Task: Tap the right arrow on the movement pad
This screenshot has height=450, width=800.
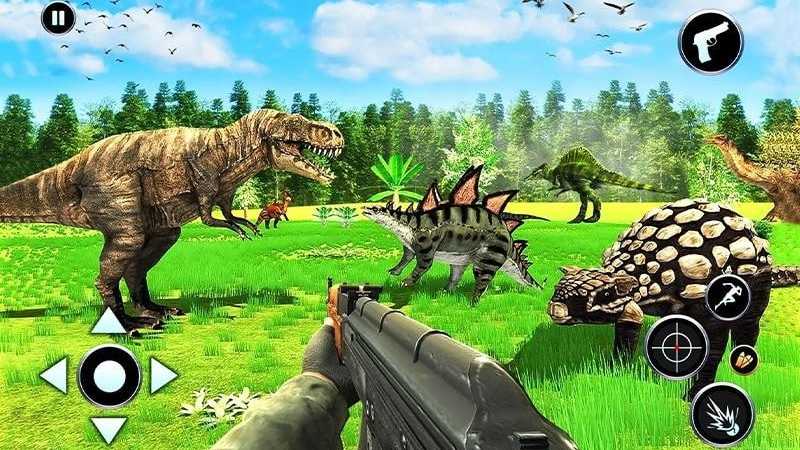Action: coord(163,375)
